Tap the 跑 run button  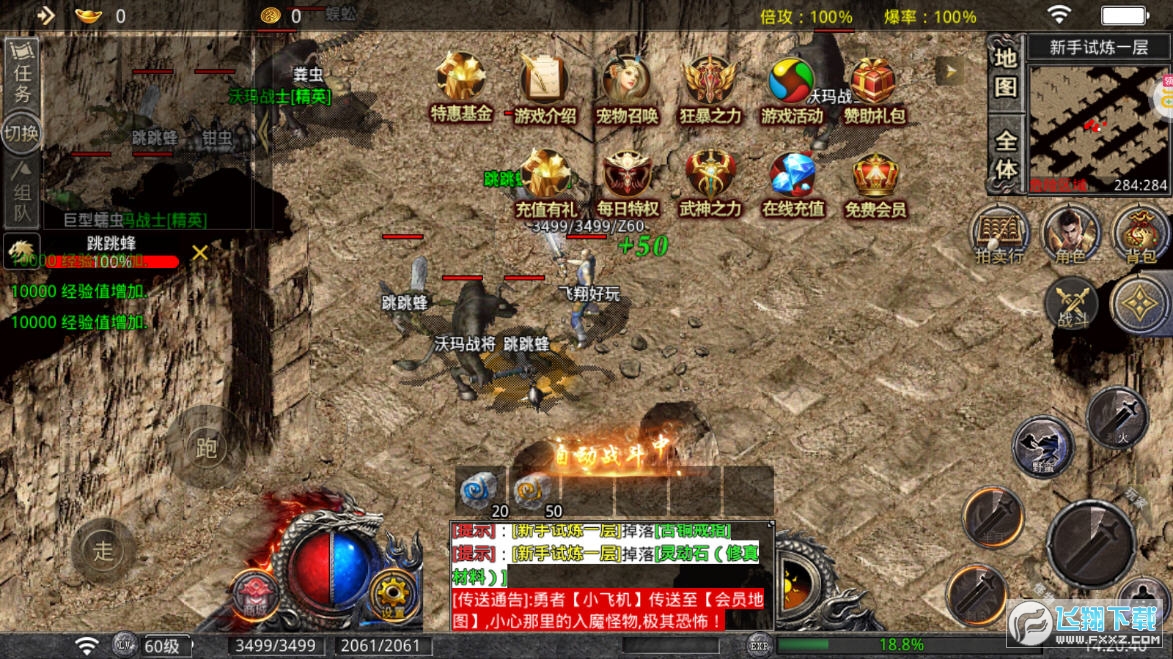point(207,447)
